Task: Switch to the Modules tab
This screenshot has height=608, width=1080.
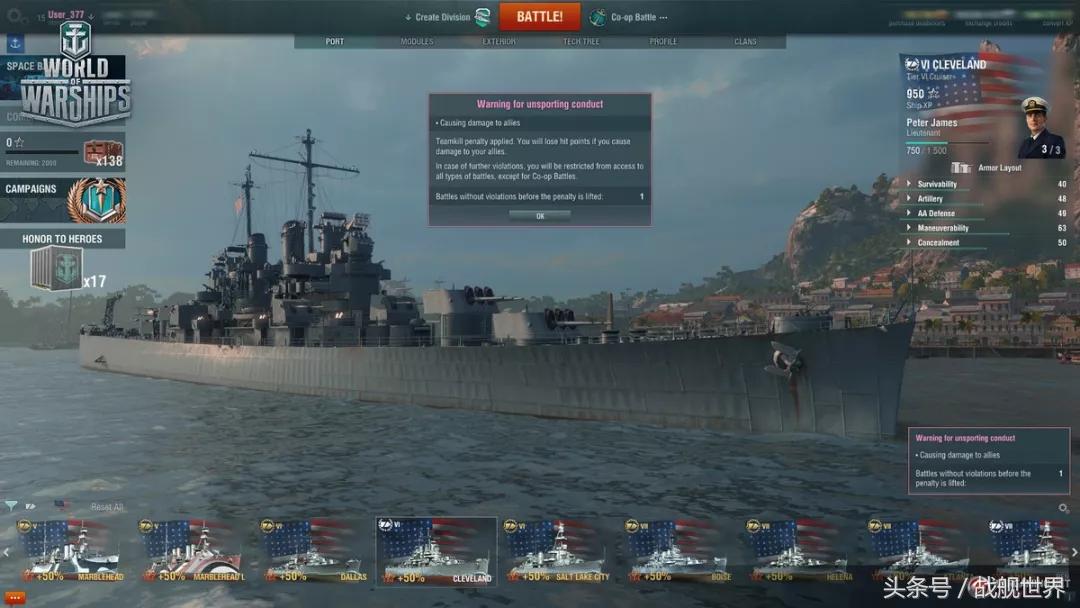Action: pos(417,42)
